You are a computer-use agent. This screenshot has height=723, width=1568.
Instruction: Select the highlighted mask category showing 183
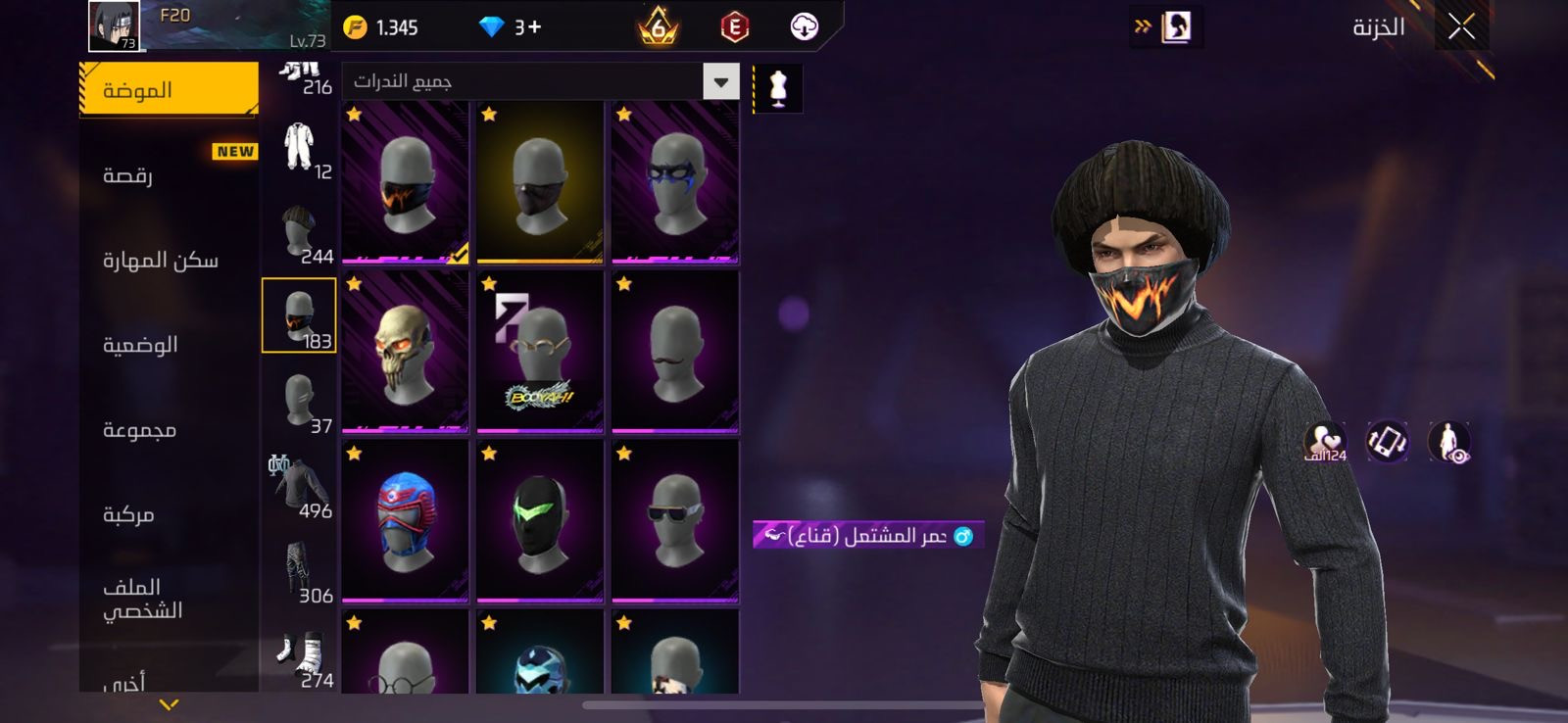[x=300, y=313]
